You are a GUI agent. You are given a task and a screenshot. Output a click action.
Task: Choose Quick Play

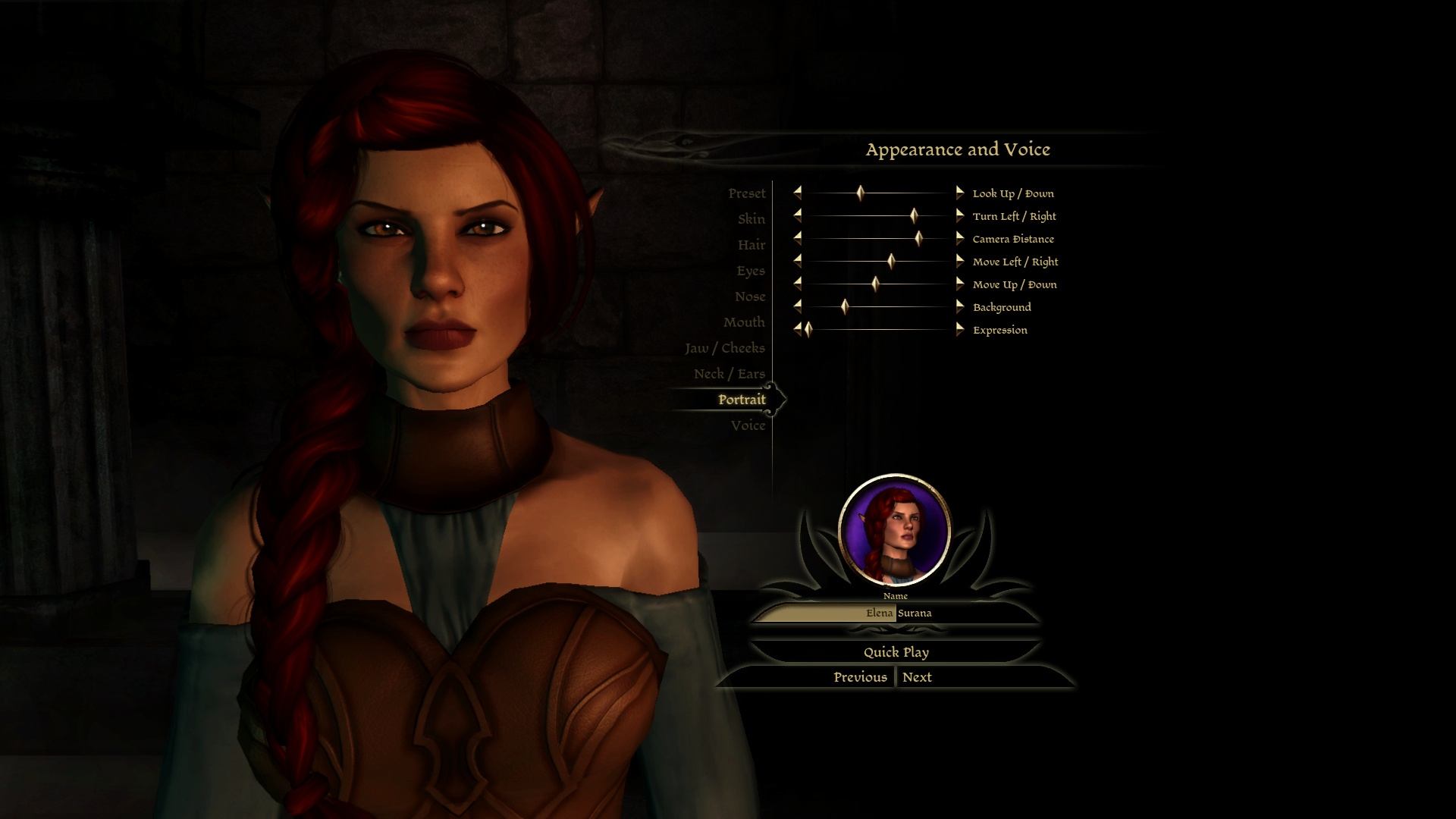click(896, 652)
